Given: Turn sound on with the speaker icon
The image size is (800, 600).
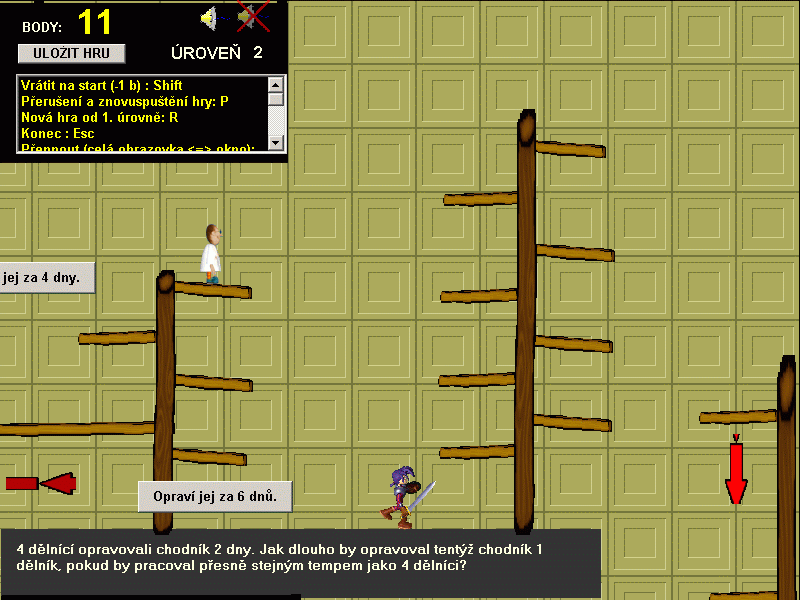Looking at the screenshot, I should 210,17.
